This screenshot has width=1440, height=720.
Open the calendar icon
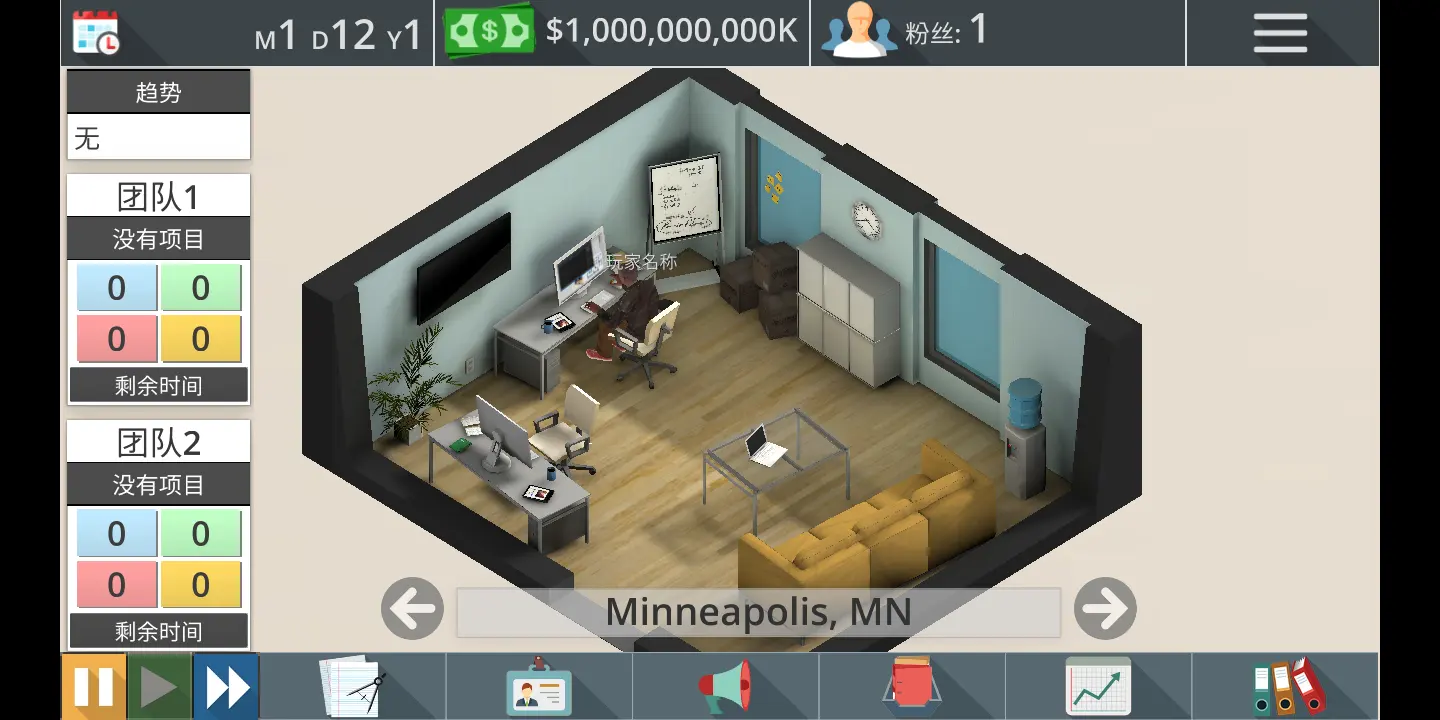click(96, 33)
